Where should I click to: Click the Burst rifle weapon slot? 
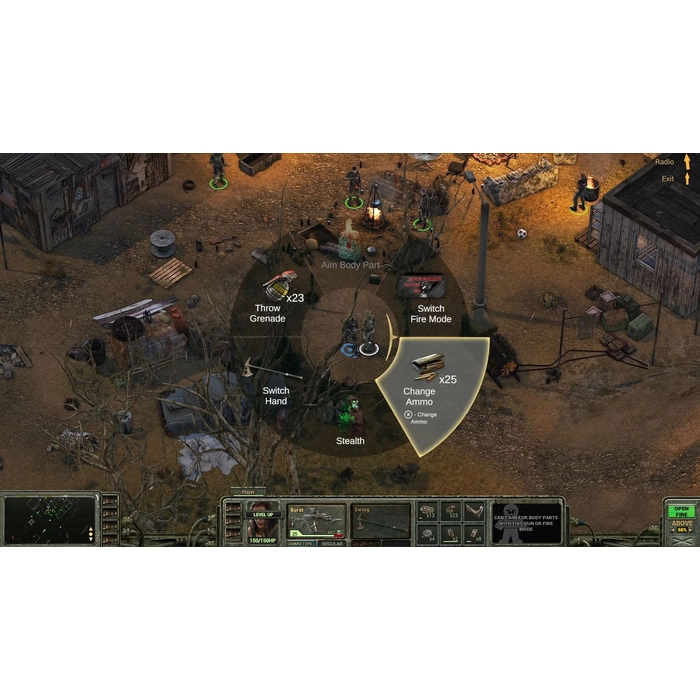point(316,521)
